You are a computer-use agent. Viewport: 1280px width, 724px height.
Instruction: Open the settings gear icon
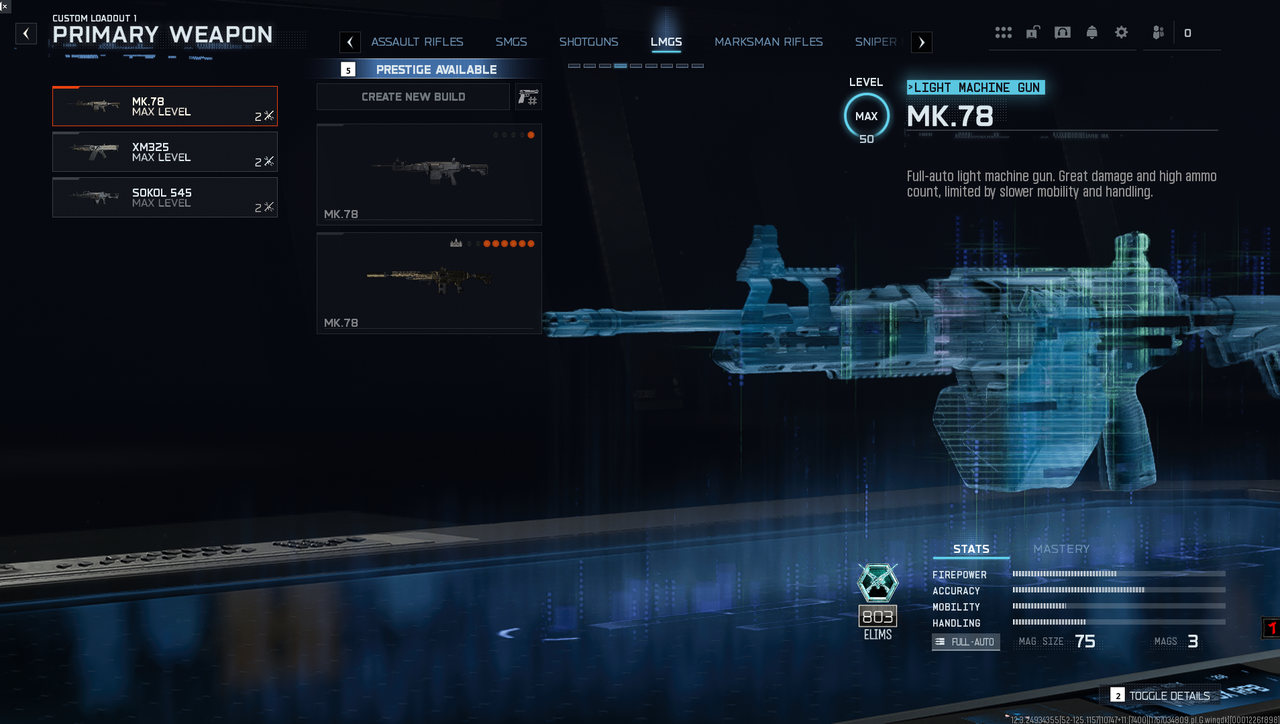(x=1121, y=33)
